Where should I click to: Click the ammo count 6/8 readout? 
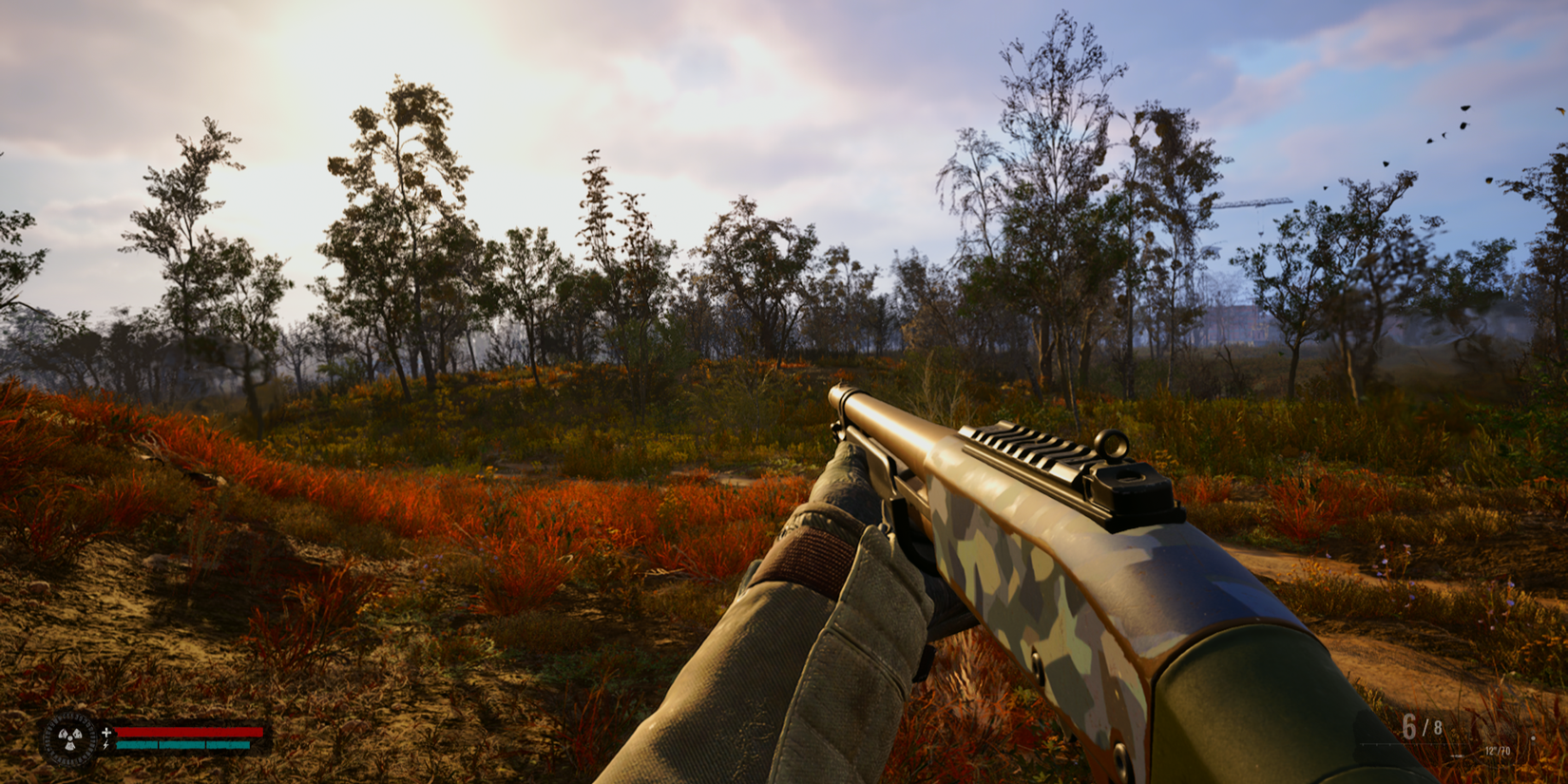(x=1421, y=725)
